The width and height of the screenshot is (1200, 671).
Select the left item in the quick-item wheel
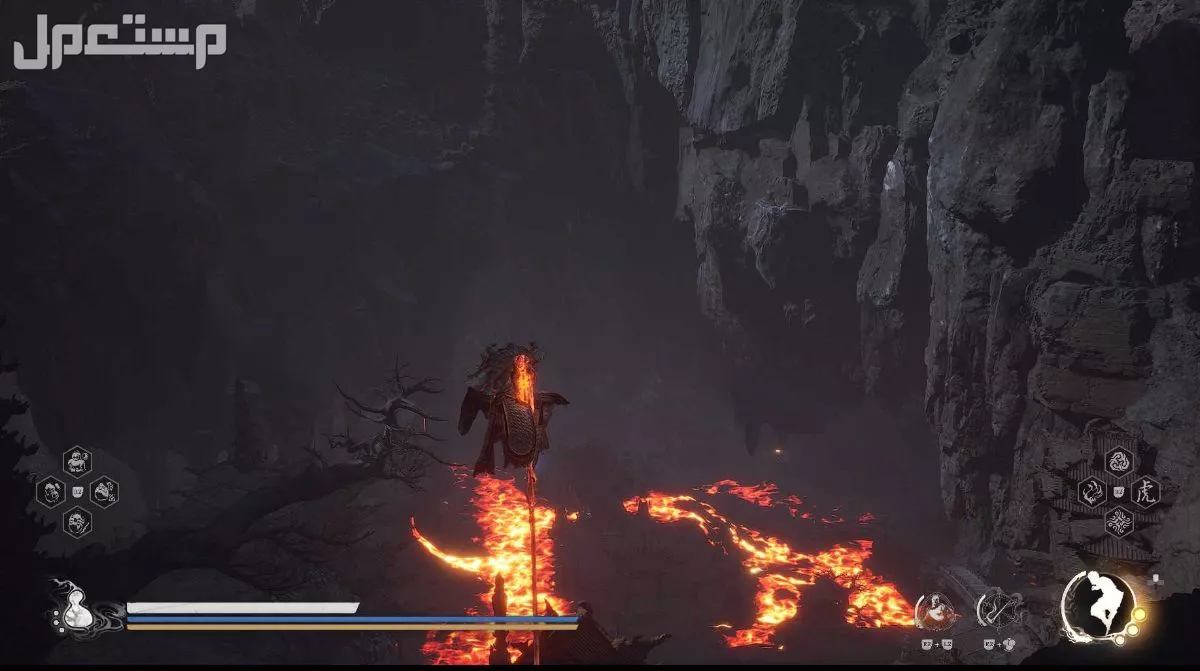point(50,491)
